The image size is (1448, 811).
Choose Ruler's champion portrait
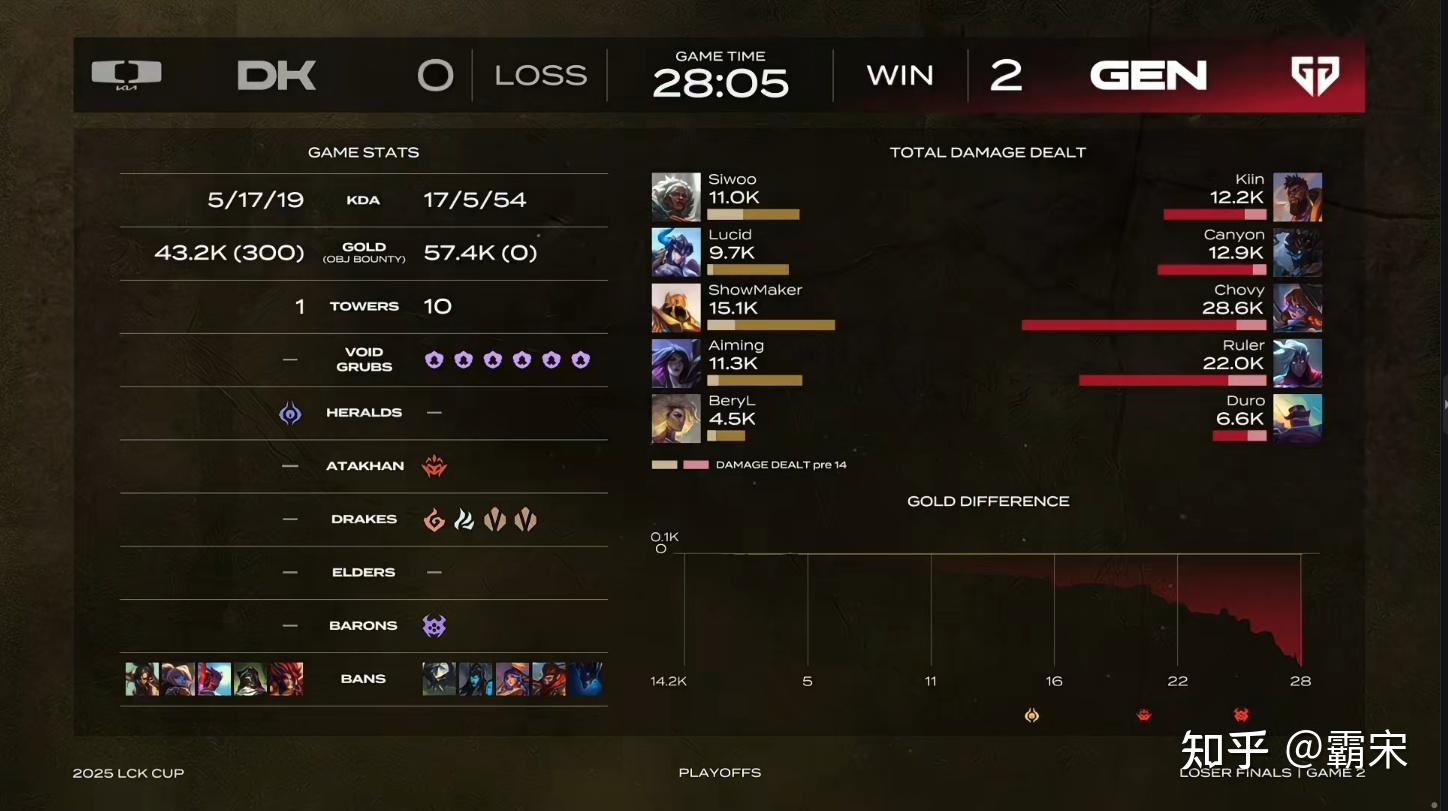click(1297, 363)
